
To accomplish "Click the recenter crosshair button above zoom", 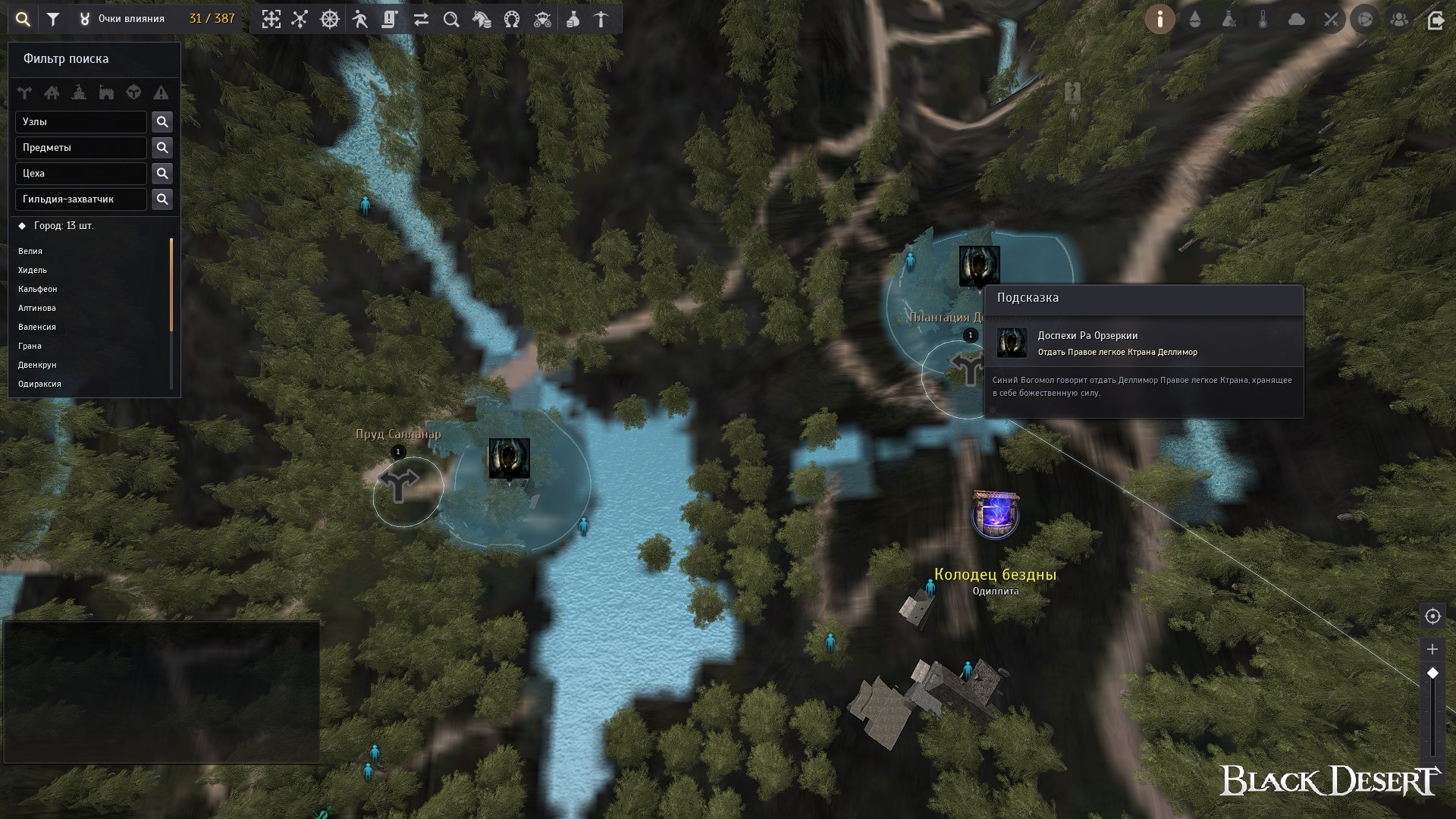I will pos(1432,617).
